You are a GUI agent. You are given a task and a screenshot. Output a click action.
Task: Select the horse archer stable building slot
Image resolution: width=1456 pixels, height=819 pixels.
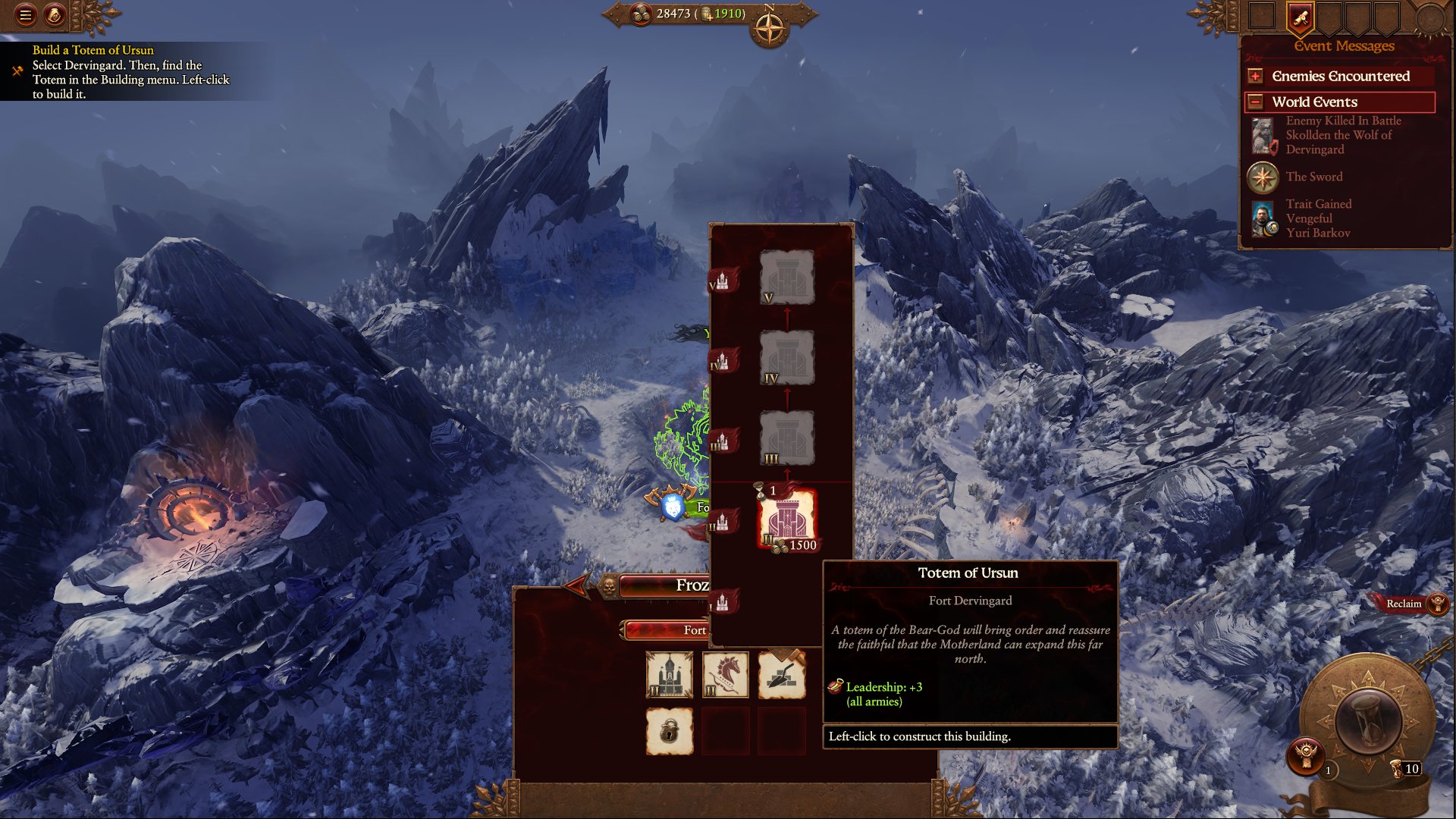click(726, 674)
